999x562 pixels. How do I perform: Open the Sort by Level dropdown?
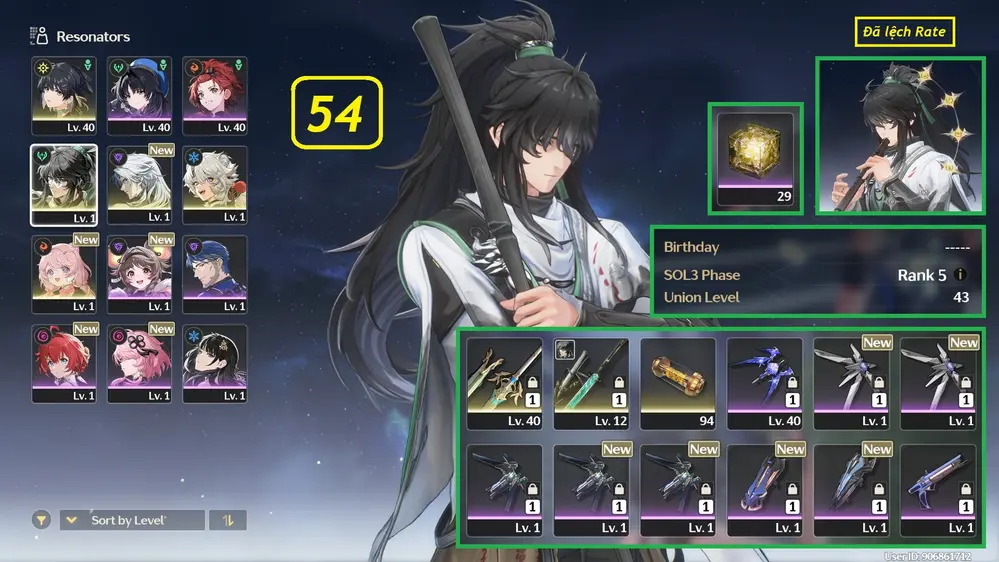(132, 520)
